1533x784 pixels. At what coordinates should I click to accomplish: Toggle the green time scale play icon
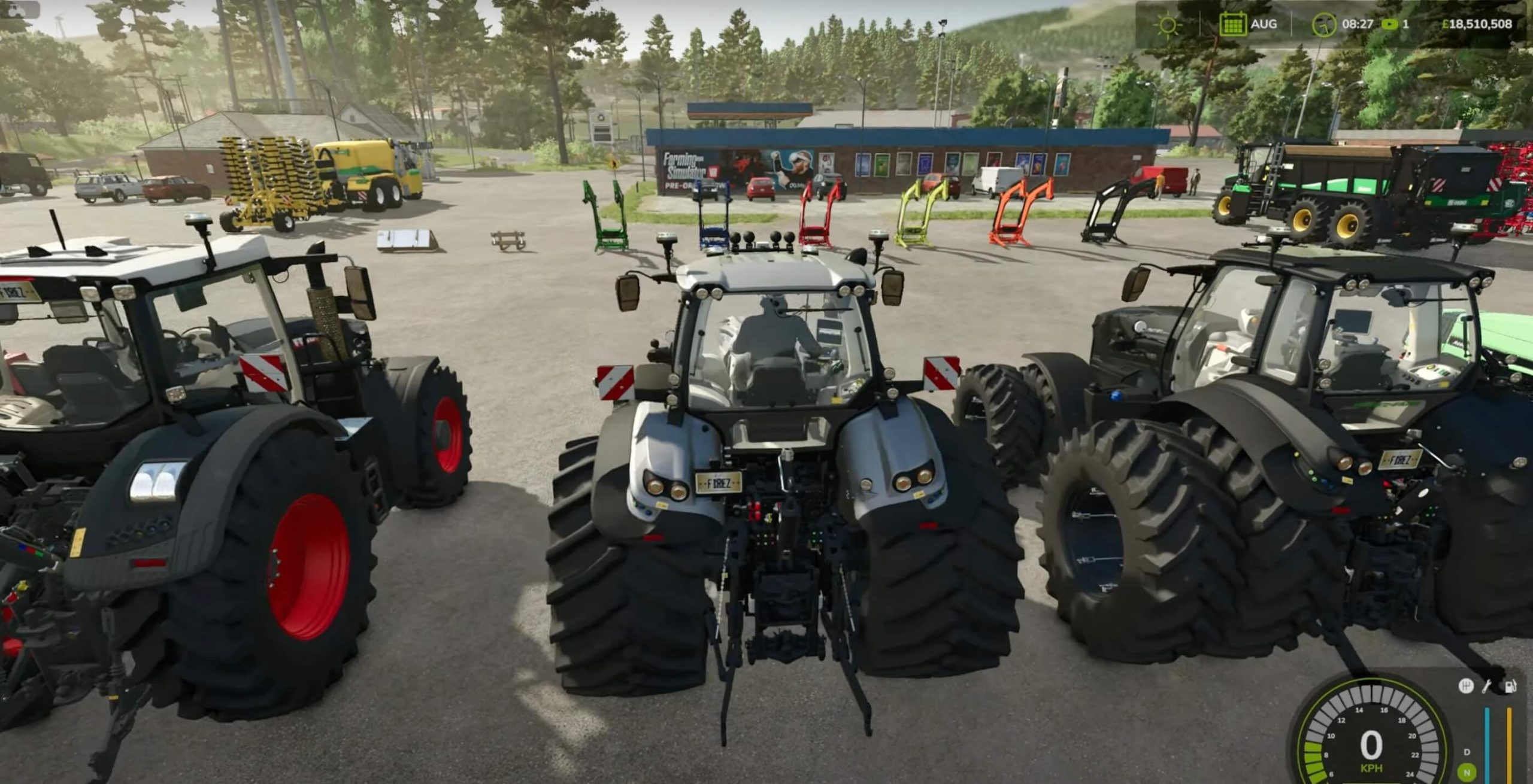(1389, 25)
